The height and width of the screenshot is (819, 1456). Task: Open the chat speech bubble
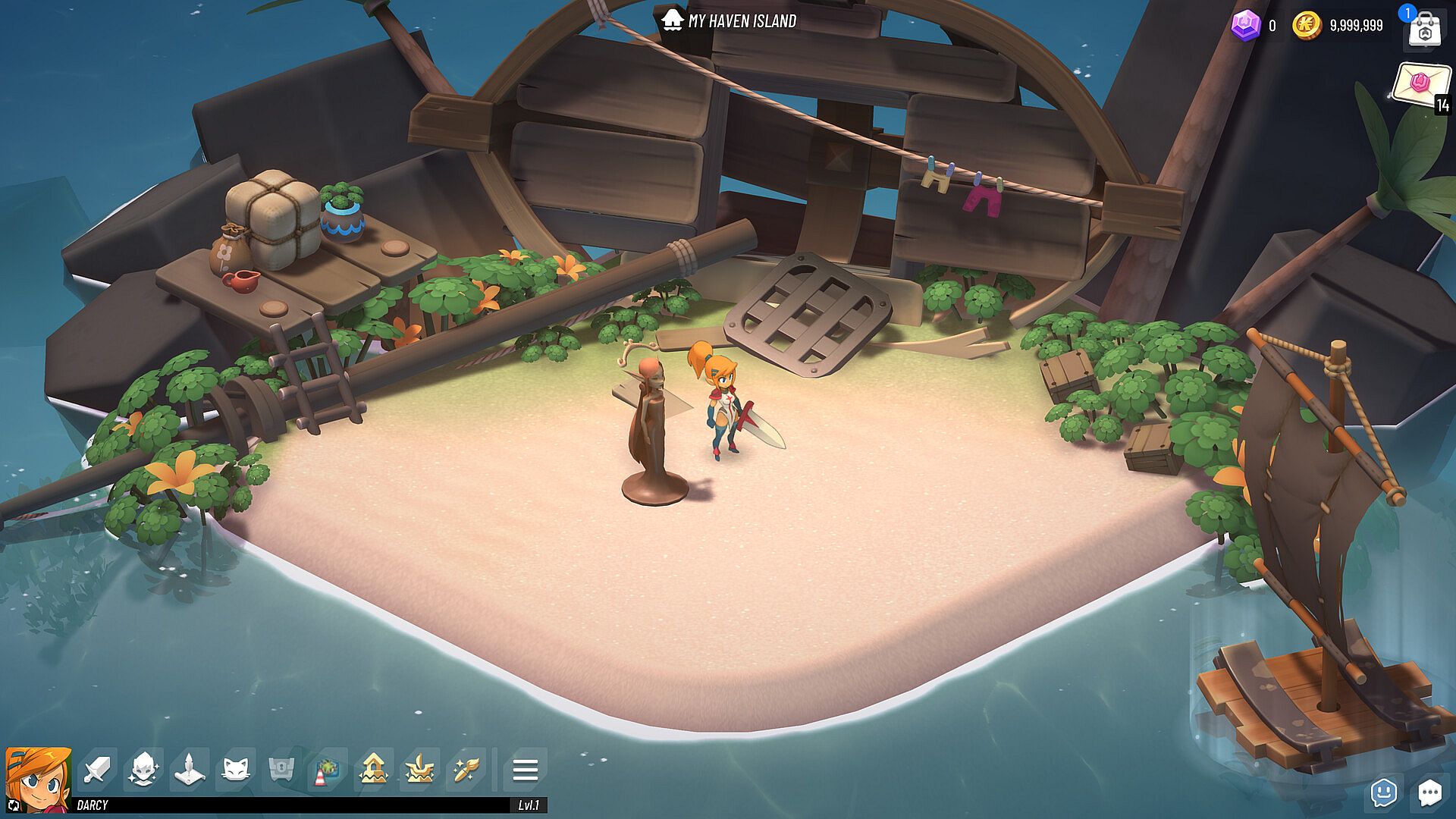pos(1429,793)
